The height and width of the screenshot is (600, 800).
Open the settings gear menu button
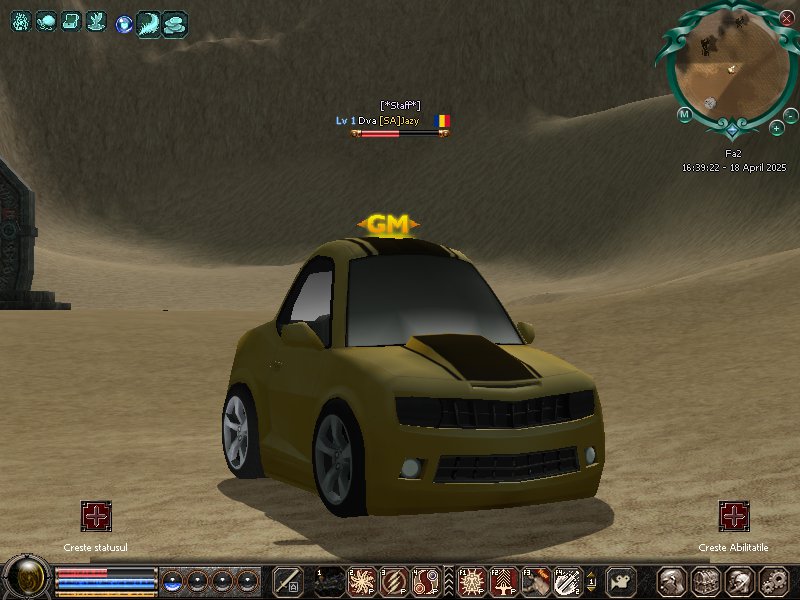[772, 580]
